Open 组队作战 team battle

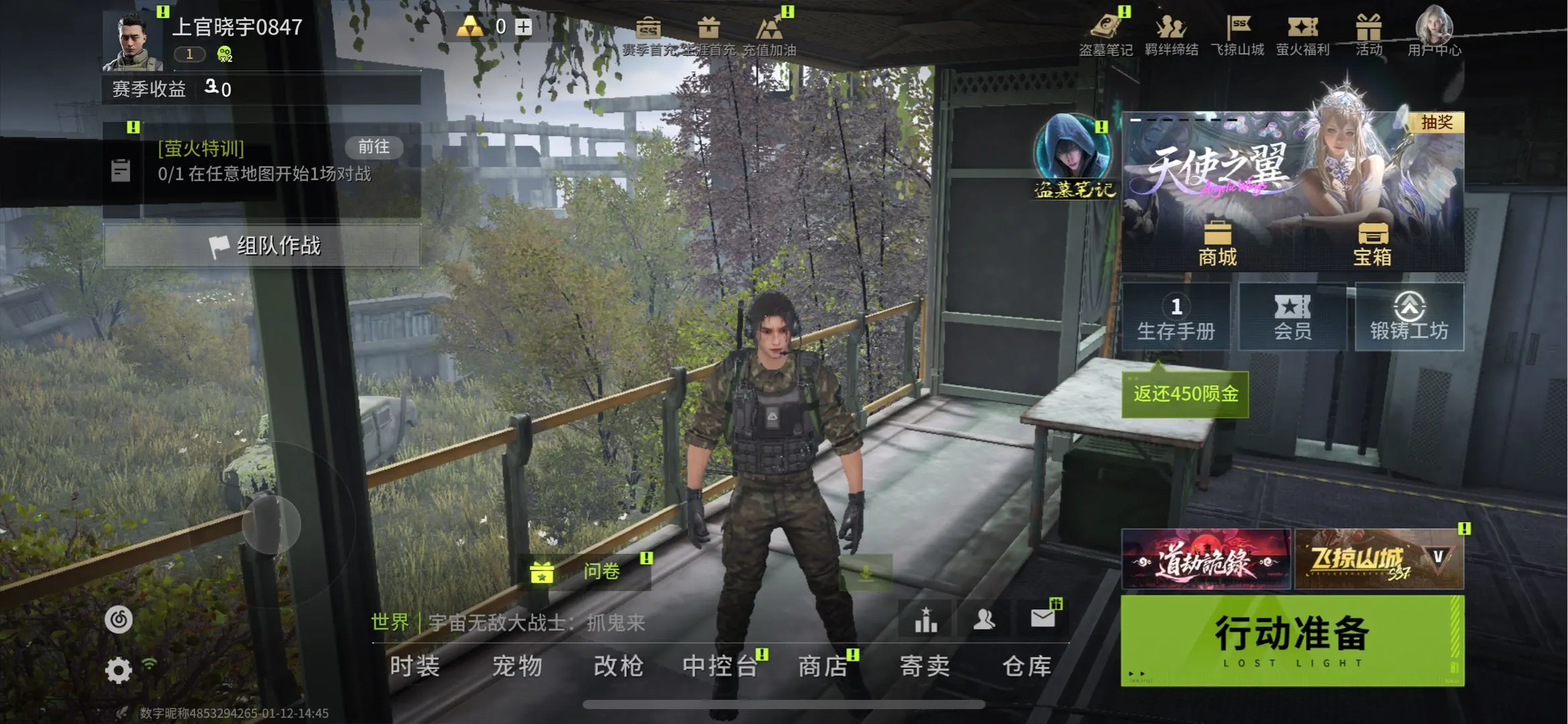[x=262, y=246]
